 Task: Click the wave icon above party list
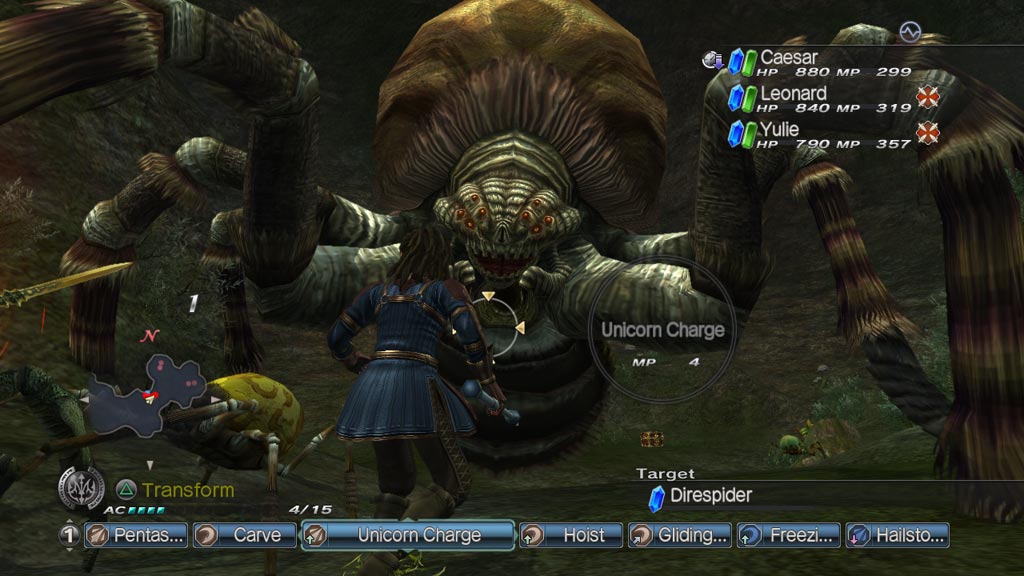(x=909, y=32)
